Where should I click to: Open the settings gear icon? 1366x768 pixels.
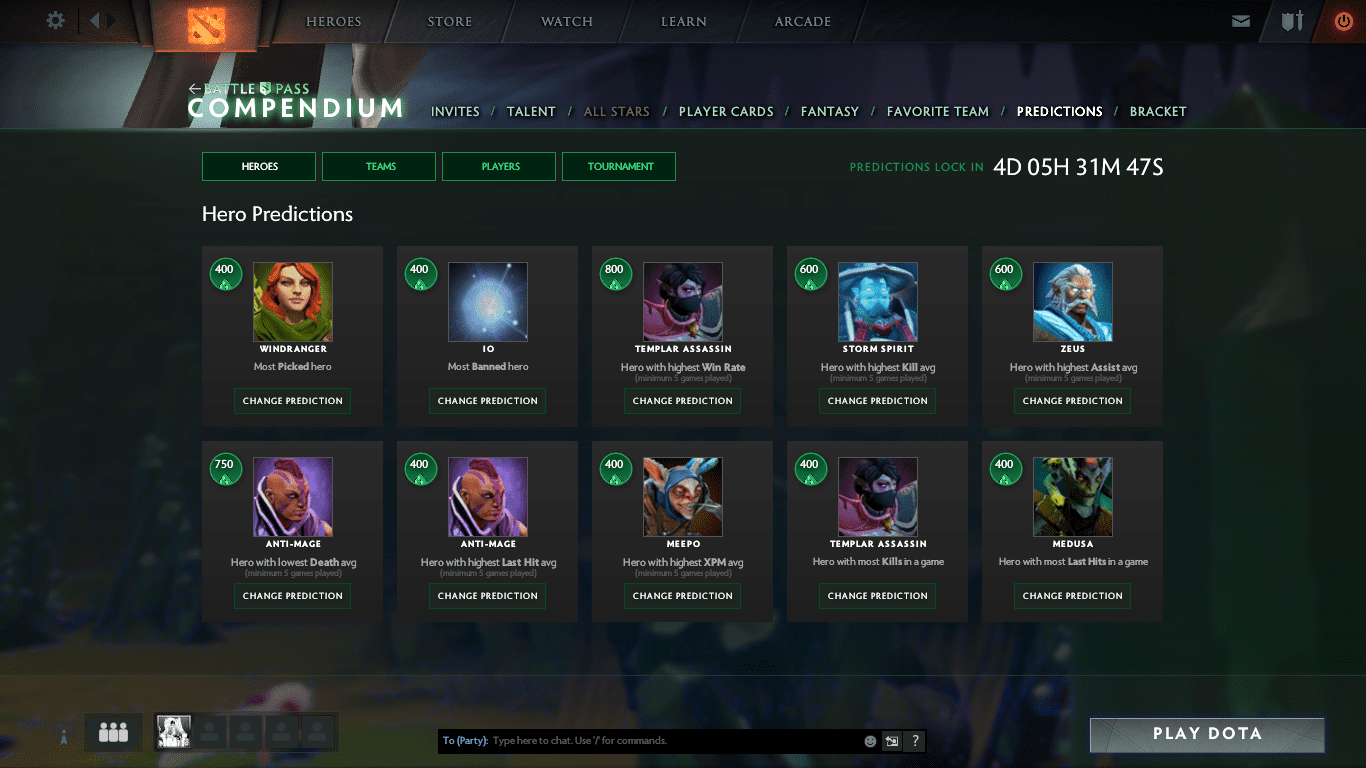pos(56,21)
